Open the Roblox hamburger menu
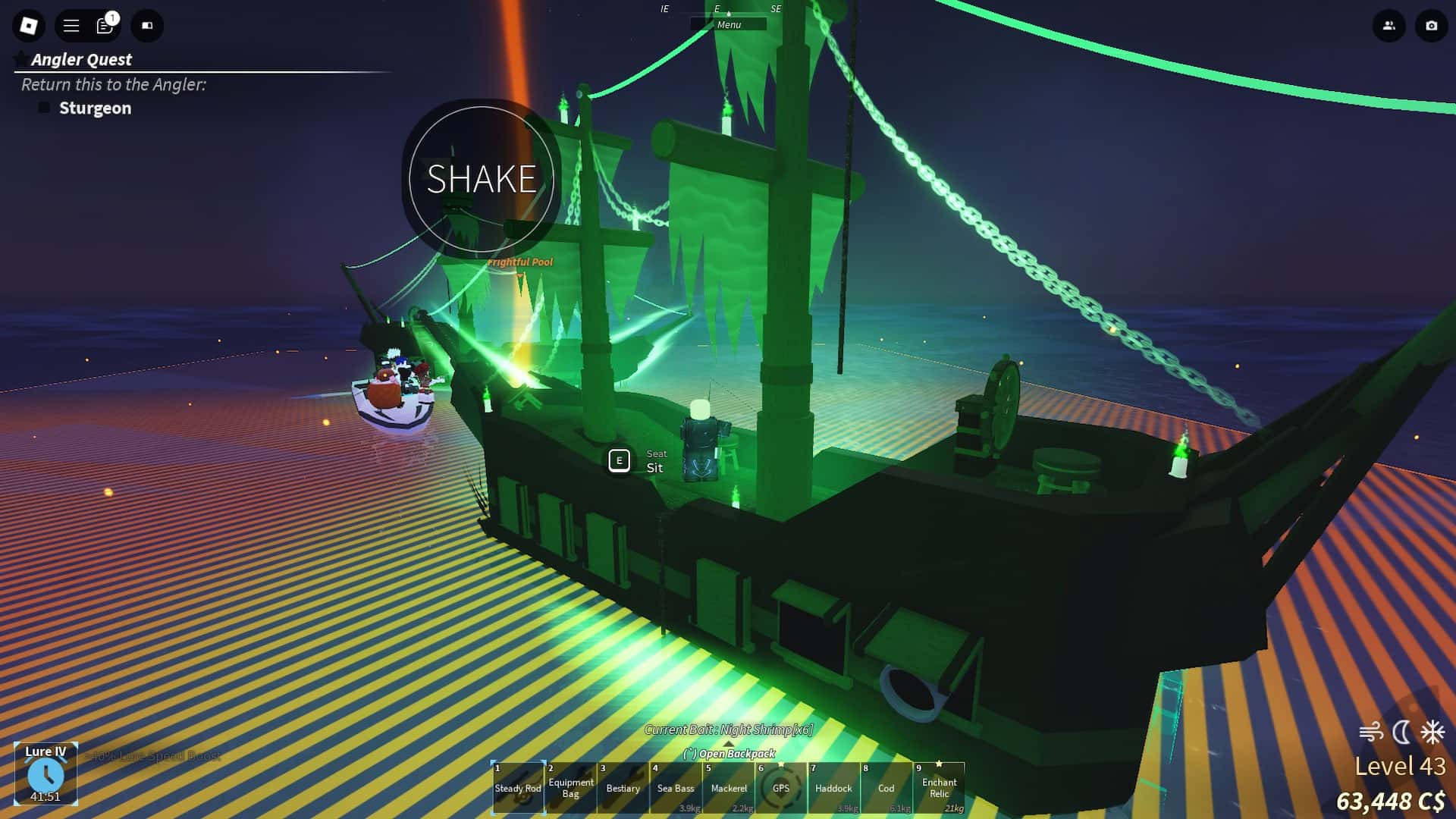This screenshot has width=1456, height=819. [70, 25]
